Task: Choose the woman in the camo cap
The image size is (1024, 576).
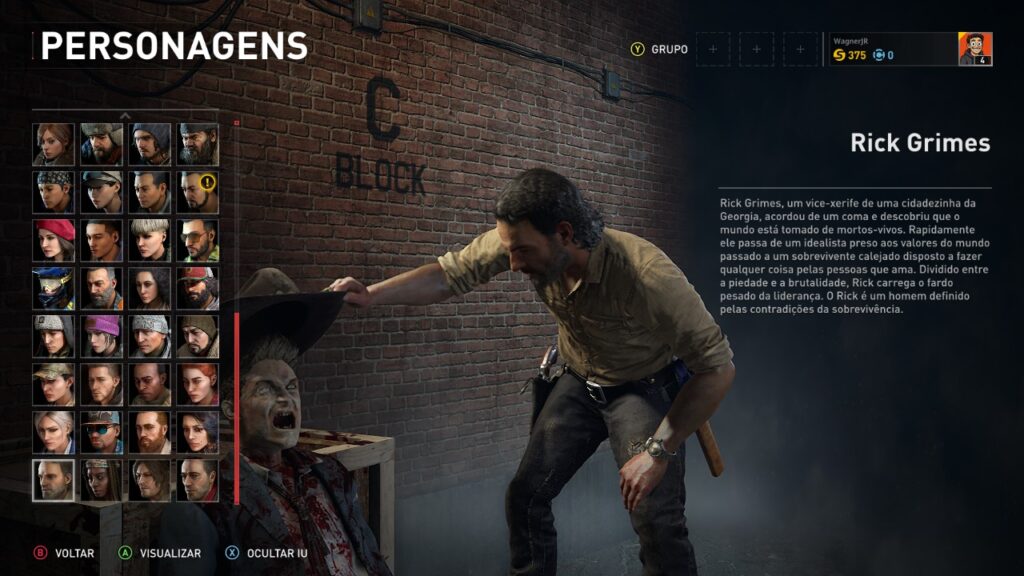Action: click(54, 383)
